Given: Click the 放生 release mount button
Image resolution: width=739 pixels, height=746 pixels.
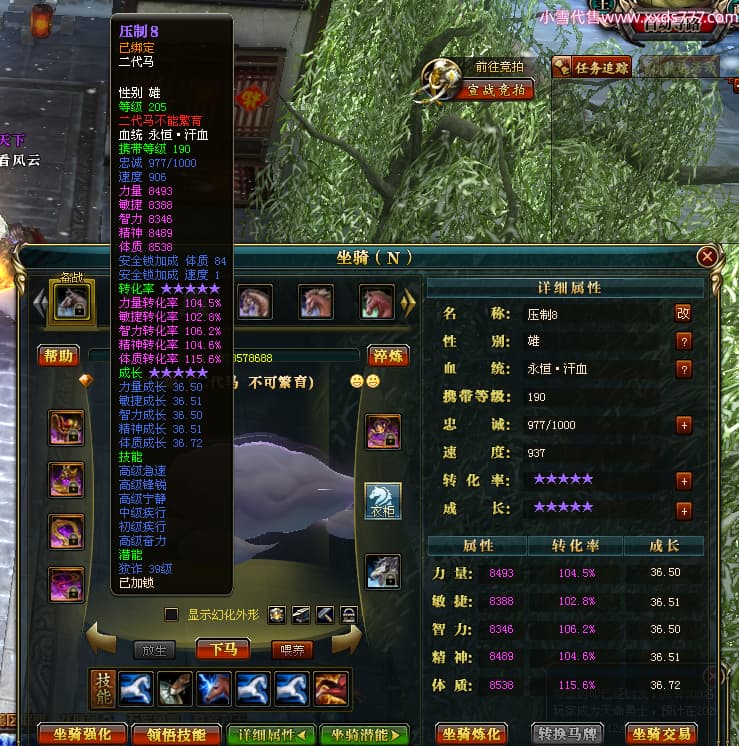Looking at the screenshot, I should [154, 649].
